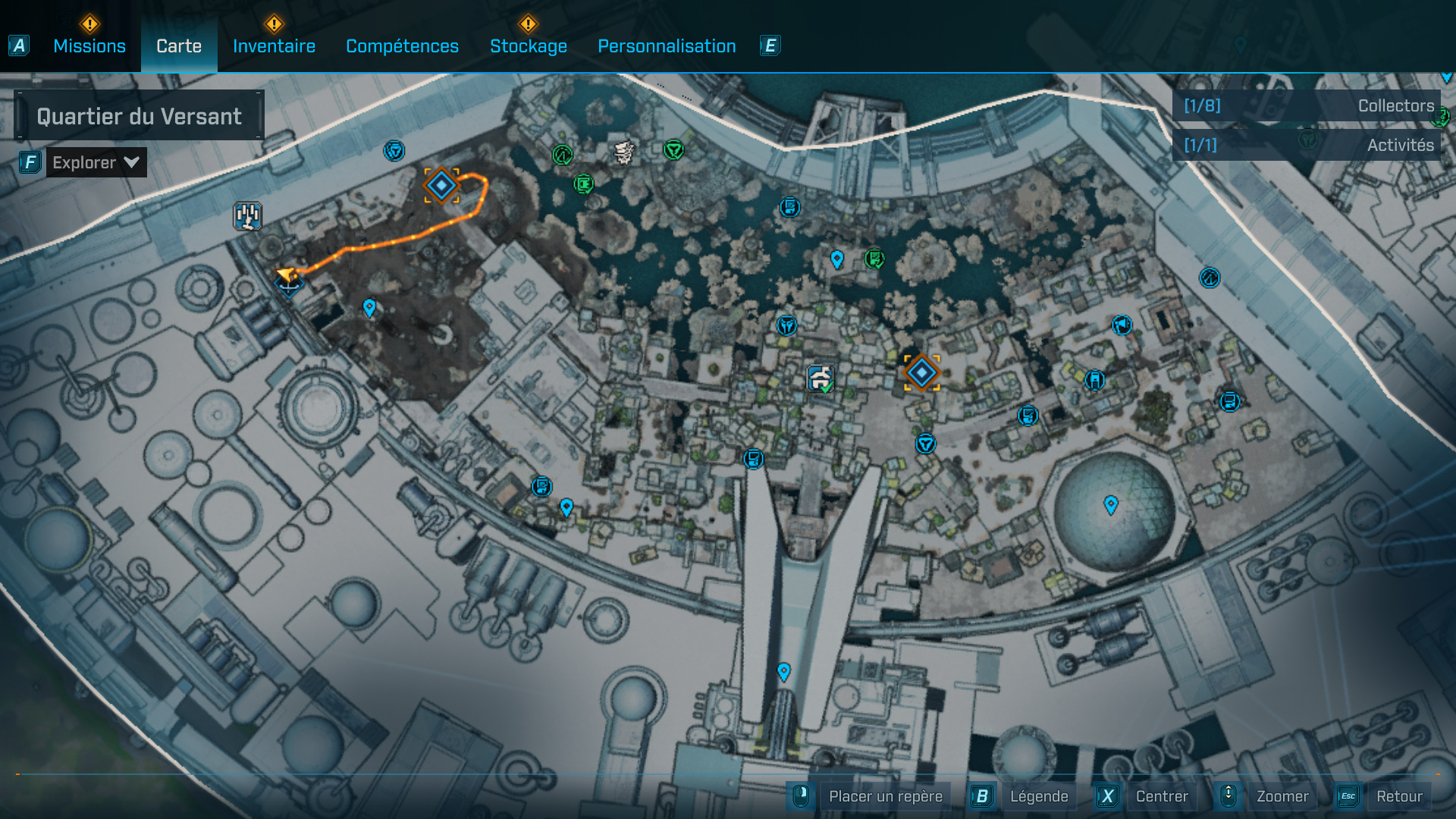This screenshot has height=819, width=1456.
Task: Switch to the Stockage tab
Action: (529, 45)
